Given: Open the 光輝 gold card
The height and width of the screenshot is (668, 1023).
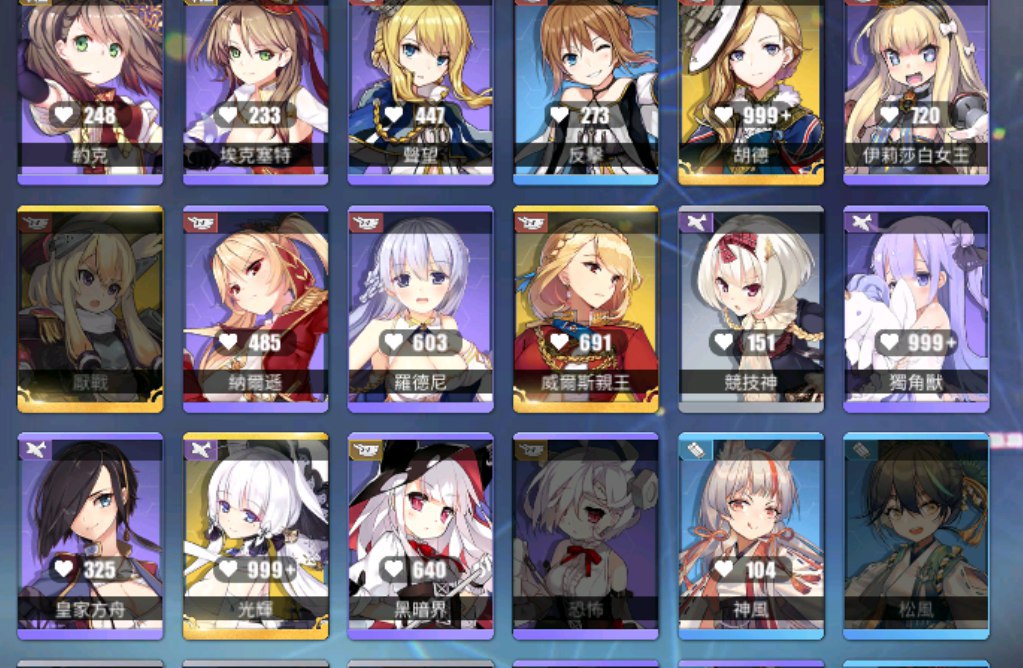Looking at the screenshot, I should pos(255,535).
